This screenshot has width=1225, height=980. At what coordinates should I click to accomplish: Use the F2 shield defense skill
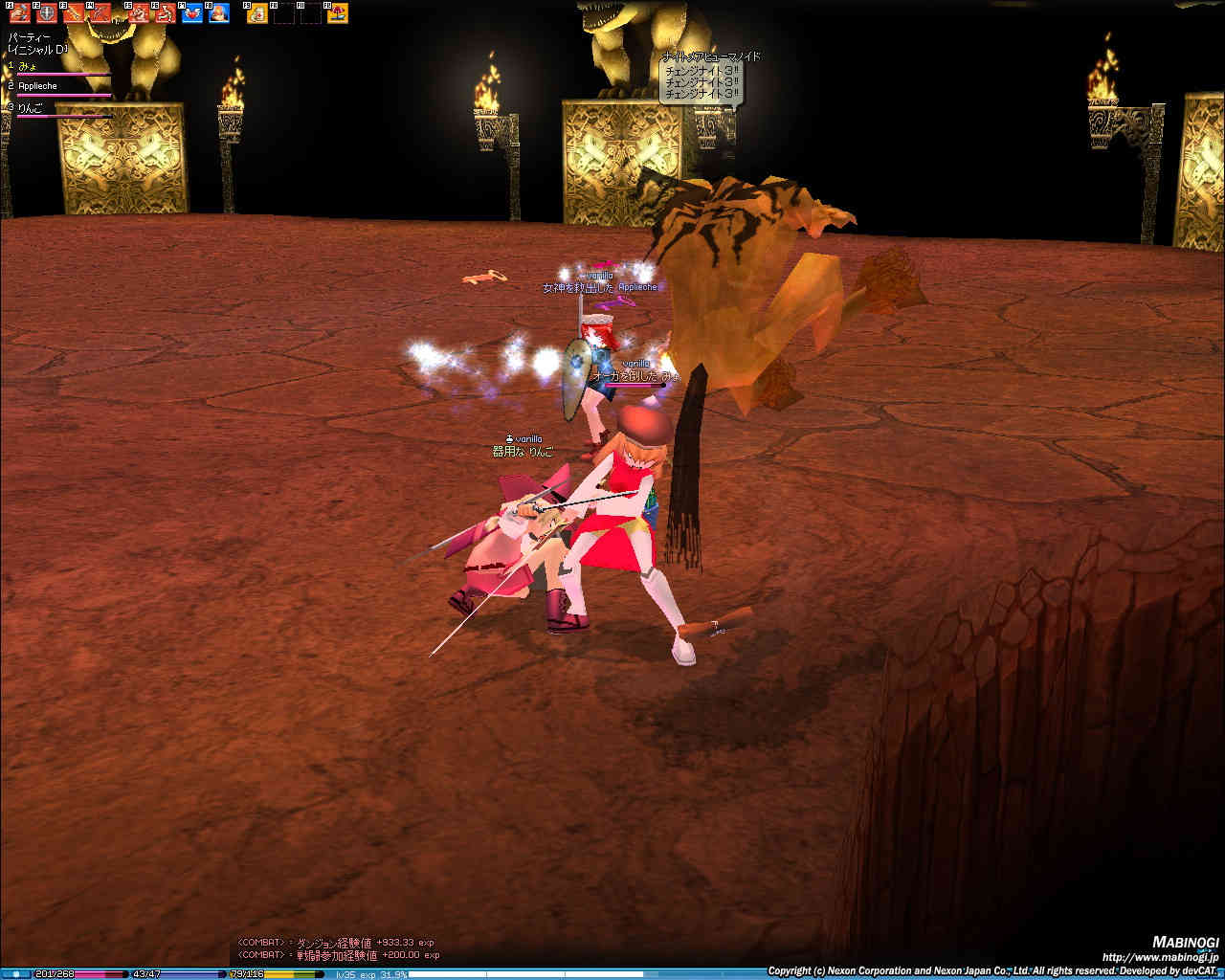click(46, 13)
